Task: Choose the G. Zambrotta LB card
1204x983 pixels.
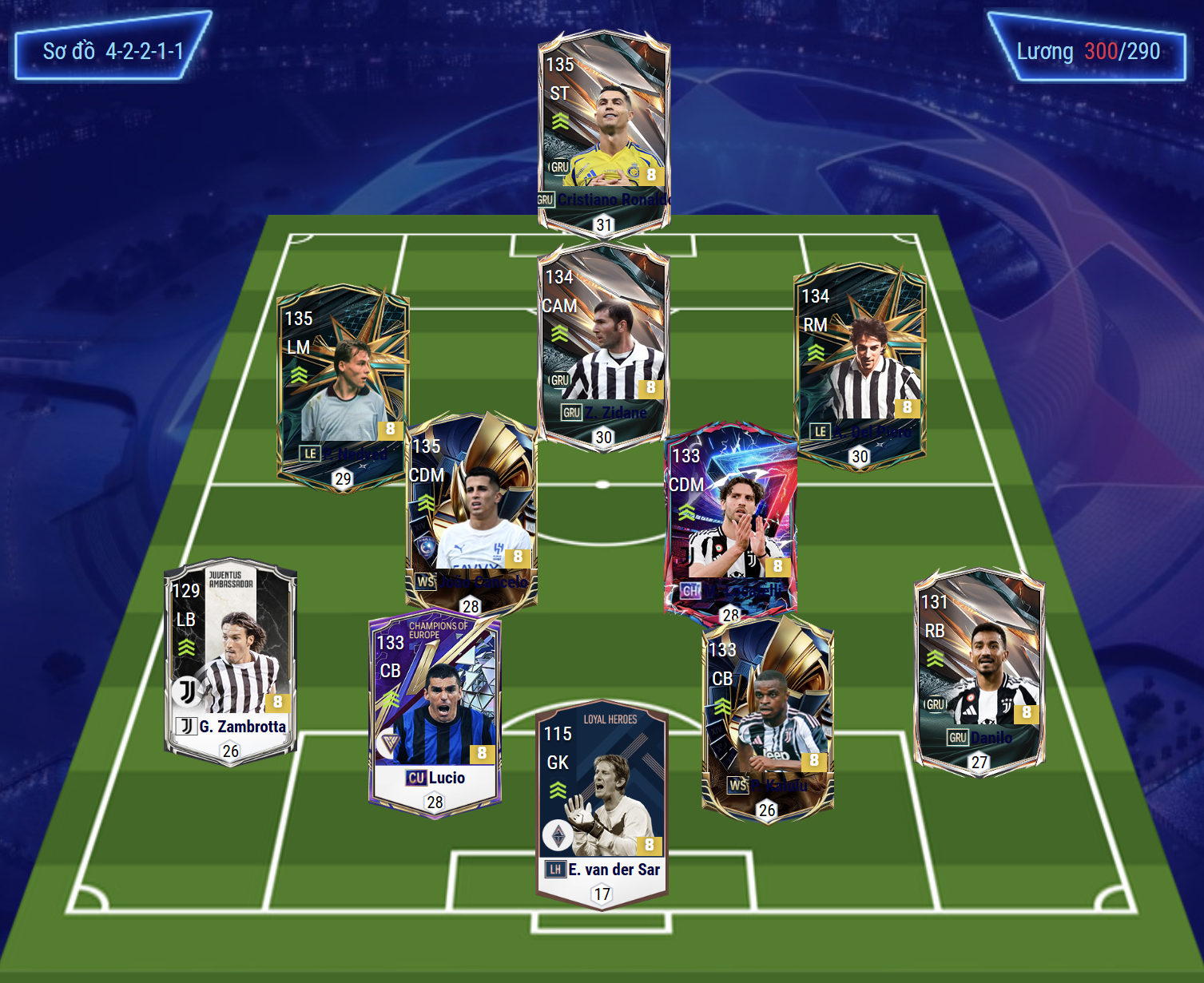Action: pyautogui.click(x=230, y=659)
